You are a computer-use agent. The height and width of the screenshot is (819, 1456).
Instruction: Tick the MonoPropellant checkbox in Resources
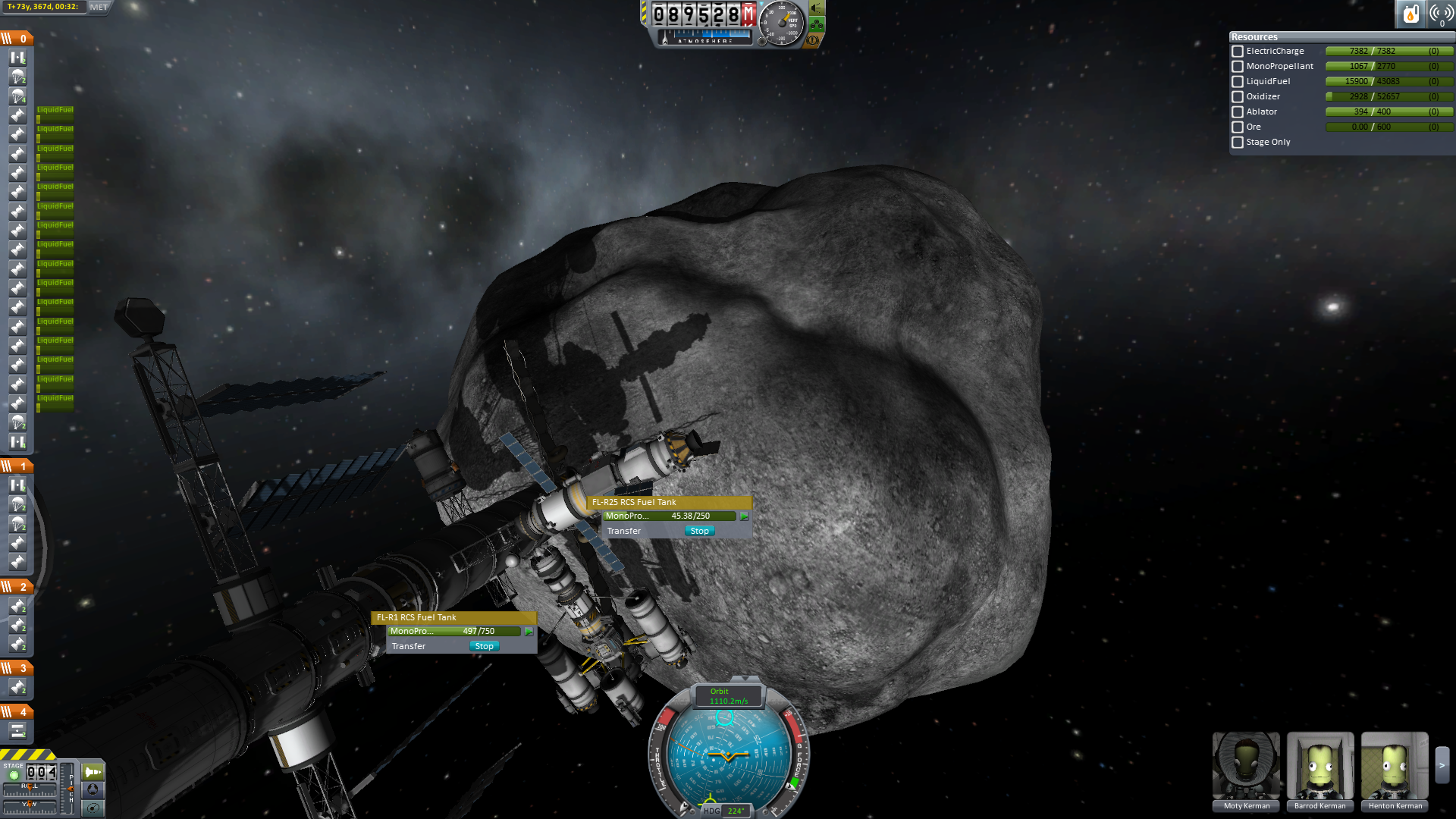click(x=1238, y=67)
